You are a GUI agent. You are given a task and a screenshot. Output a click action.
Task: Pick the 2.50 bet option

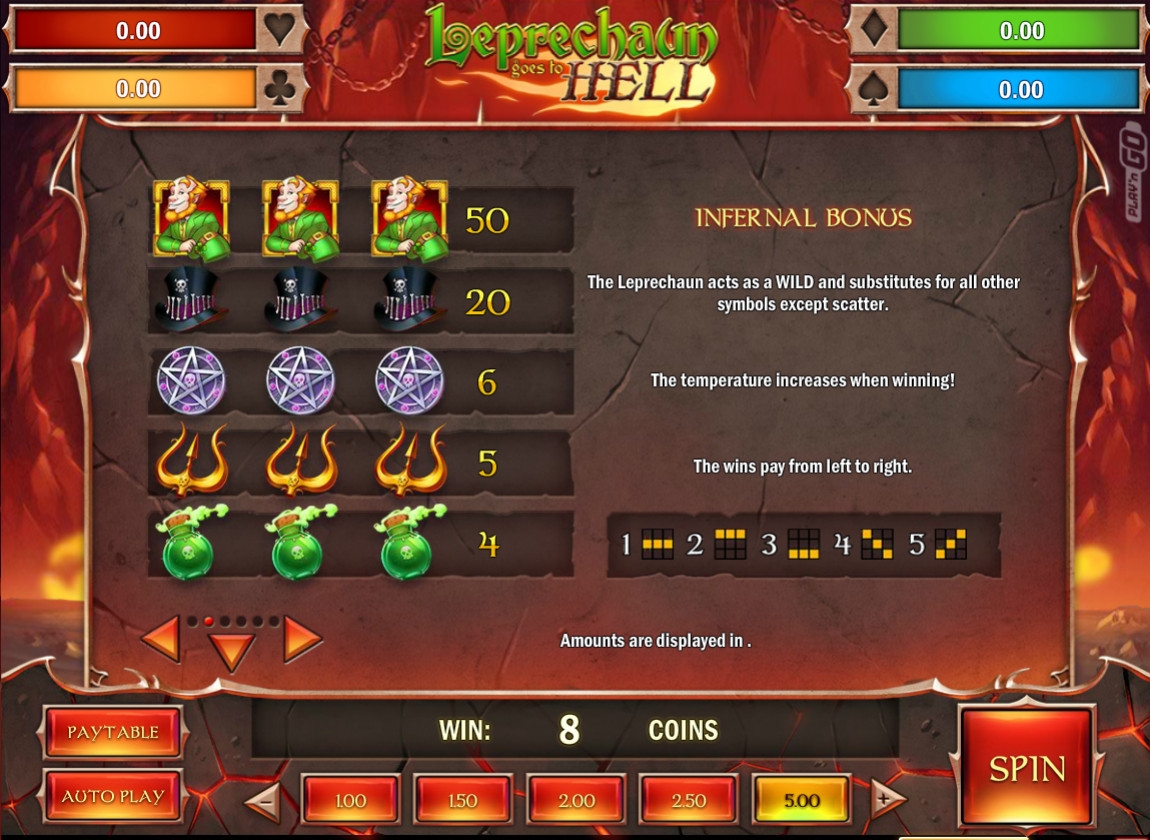[689, 800]
